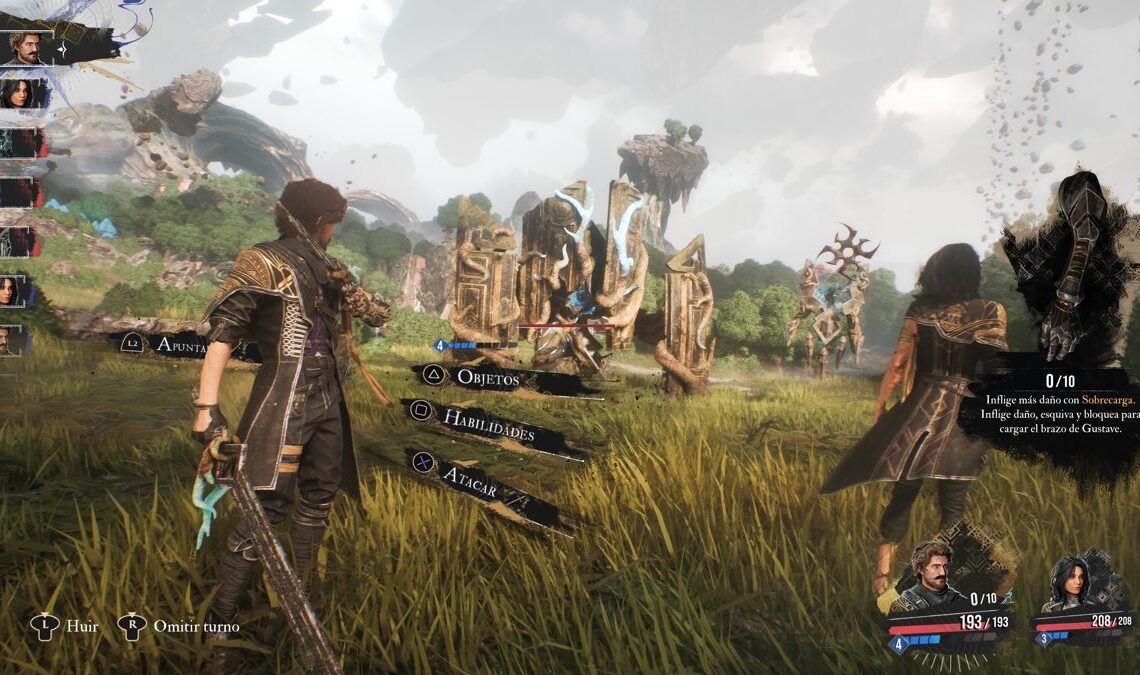Screen dimensions: 1140x675
Task: Choose Objetos from the battle menu
Action: (x=488, y=377)
